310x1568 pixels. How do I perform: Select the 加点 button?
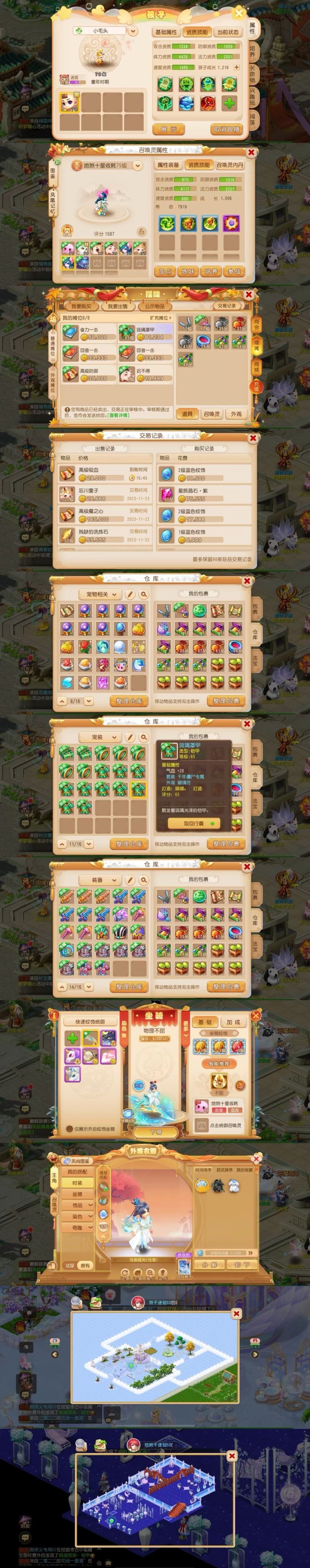point(165,272)
